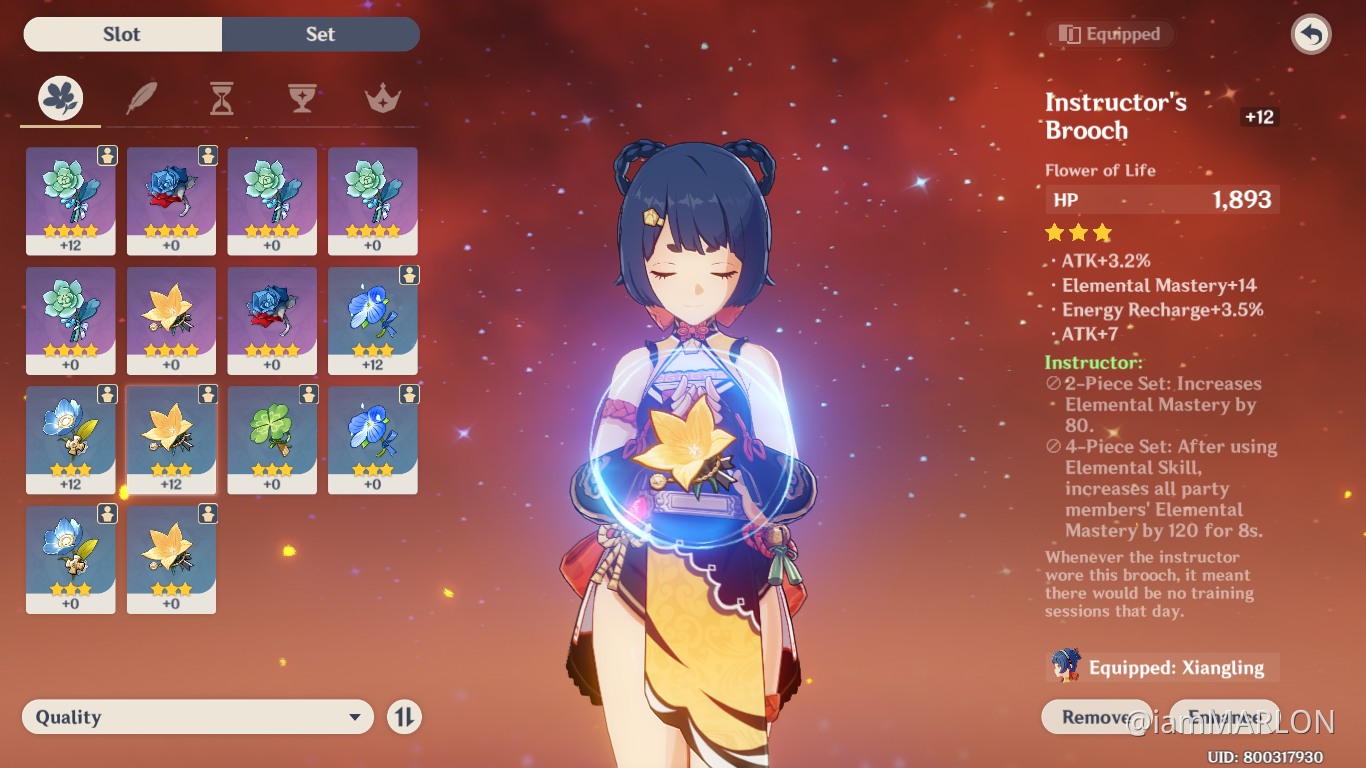Click the equipped character badge on first artifact

[x=106, y=156]
